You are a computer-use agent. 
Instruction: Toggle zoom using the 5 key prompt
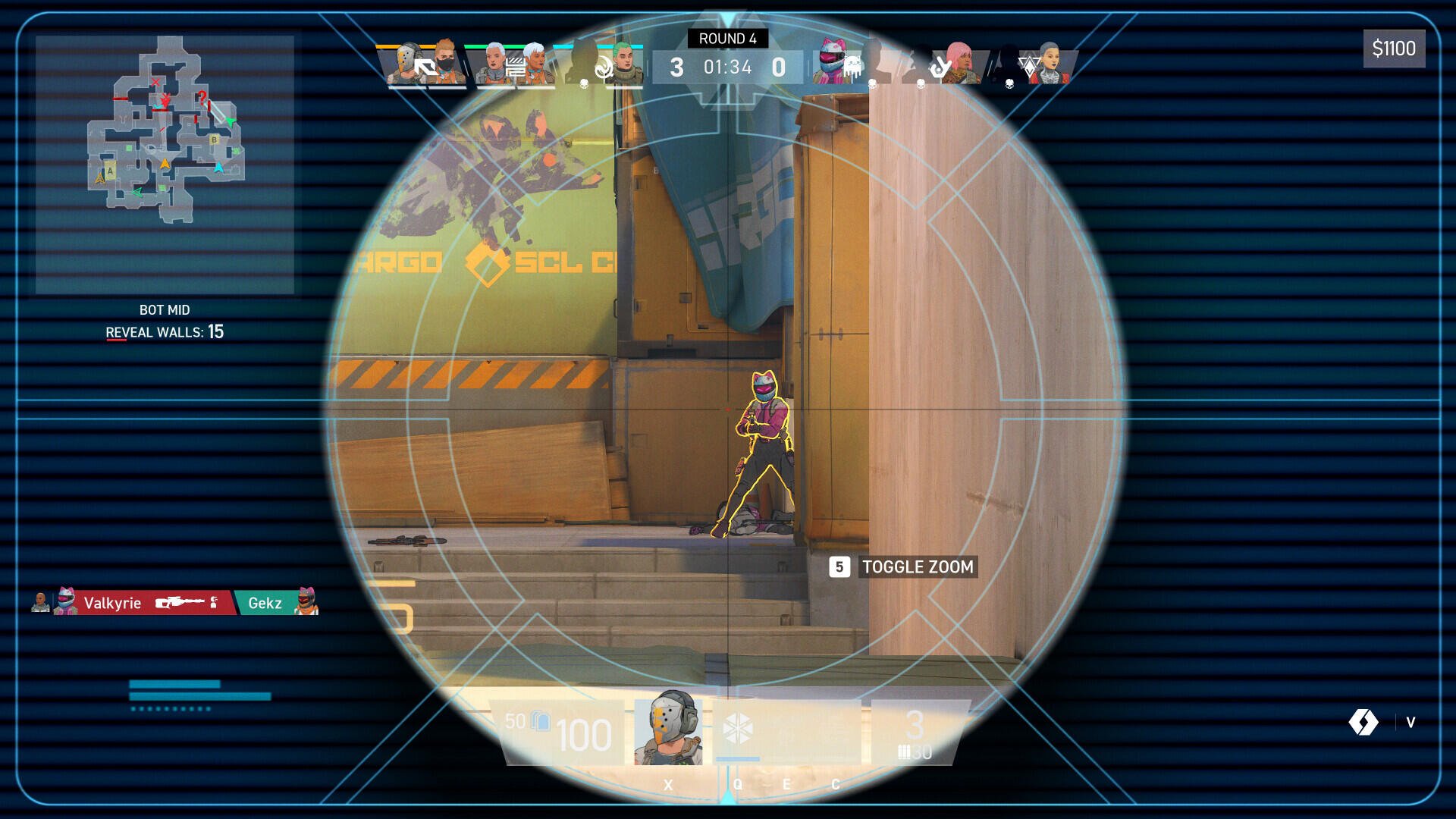(840, 567)
